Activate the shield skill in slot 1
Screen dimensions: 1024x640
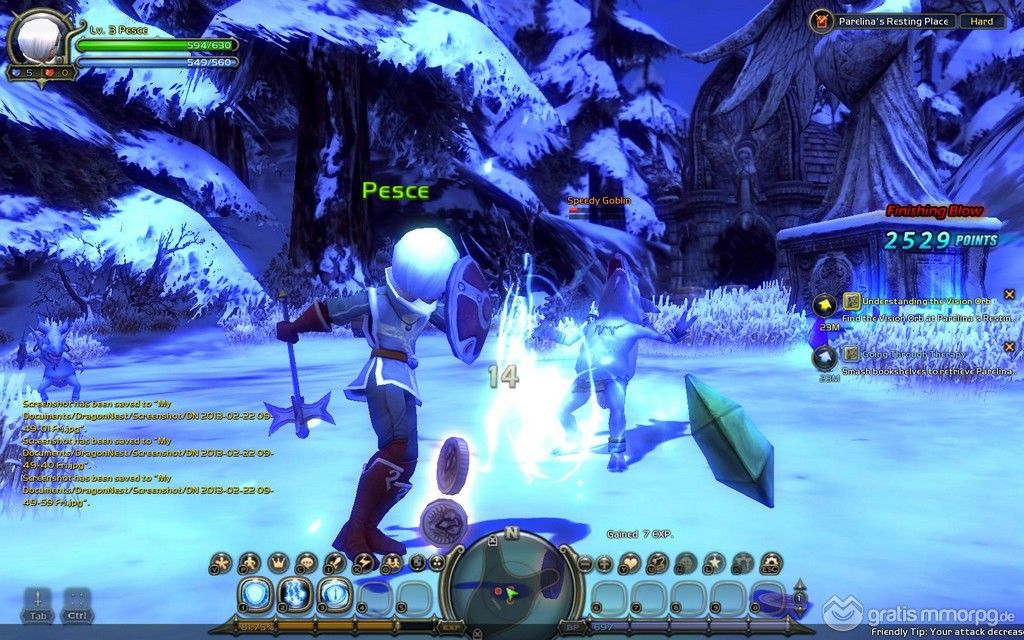coord(255,595)
